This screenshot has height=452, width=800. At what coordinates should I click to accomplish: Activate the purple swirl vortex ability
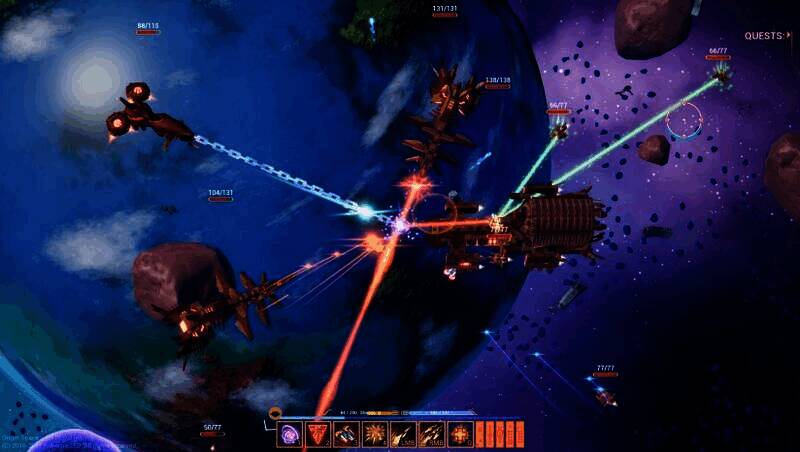(290, 434)
